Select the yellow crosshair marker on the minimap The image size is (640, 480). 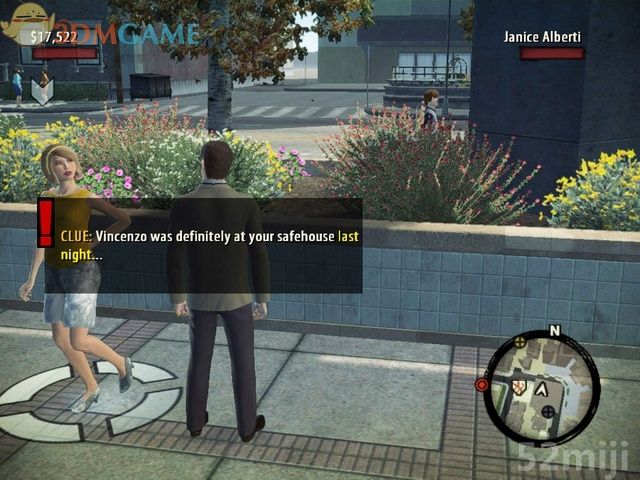point(520,342)
